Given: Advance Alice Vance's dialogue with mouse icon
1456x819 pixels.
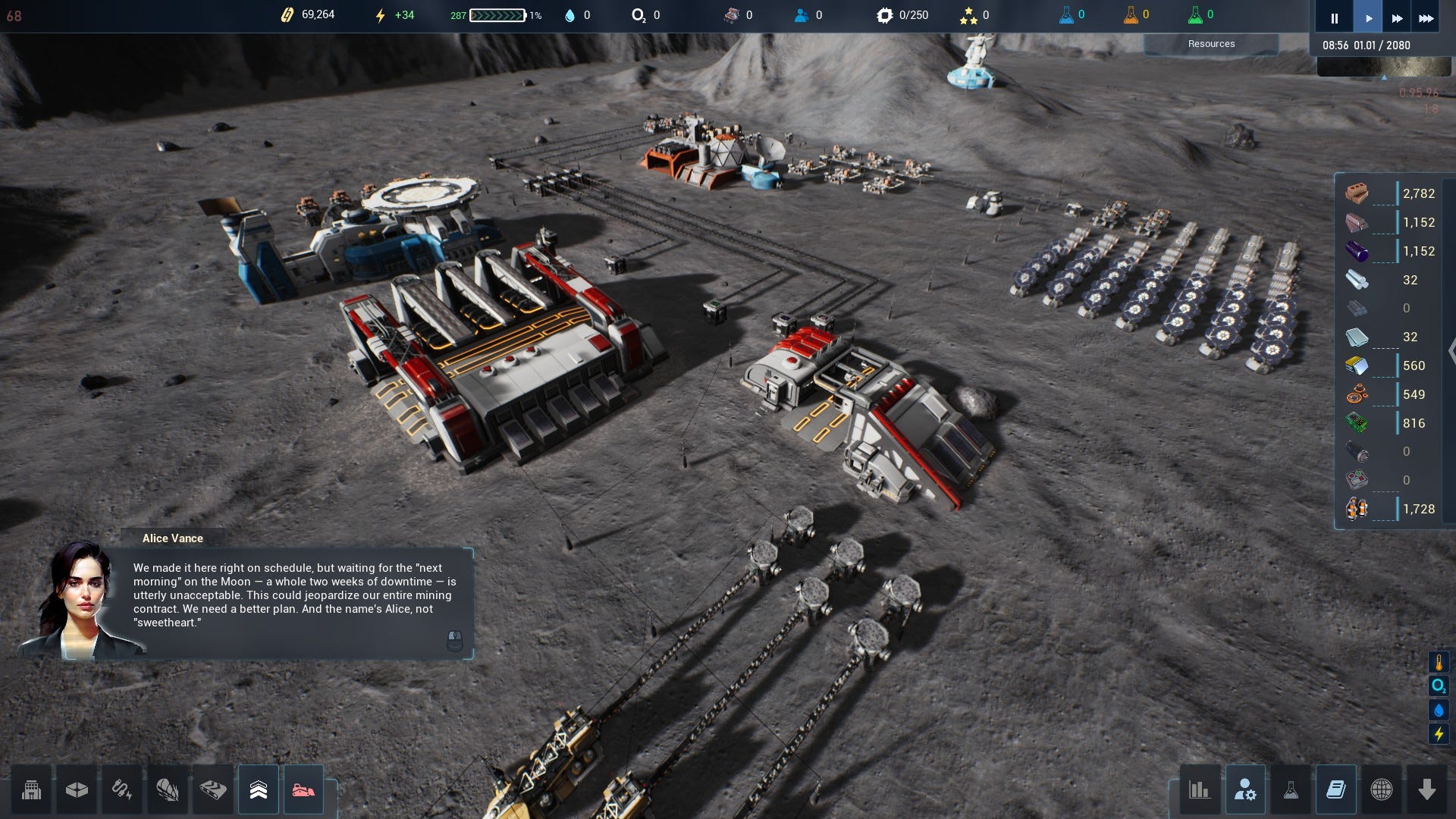Looking at the screenshot, I should [454, 640].
